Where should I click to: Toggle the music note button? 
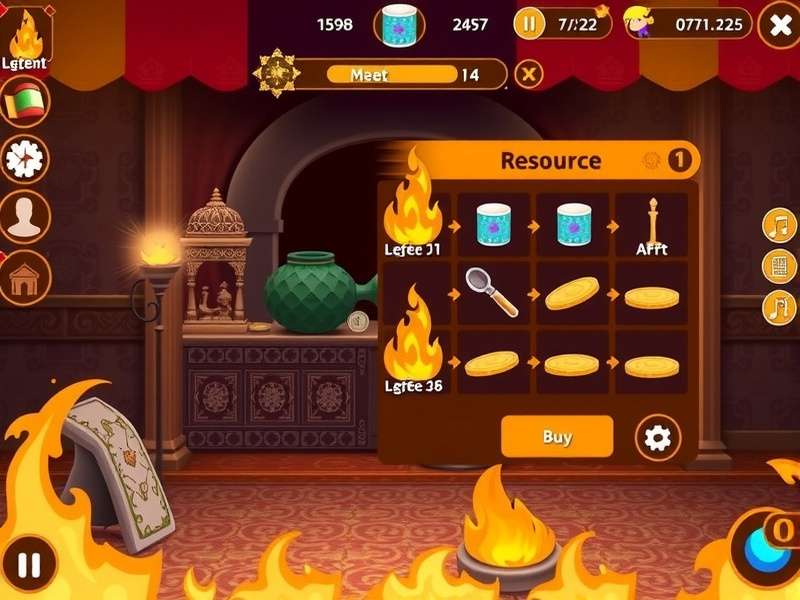[x=778, y=225]
